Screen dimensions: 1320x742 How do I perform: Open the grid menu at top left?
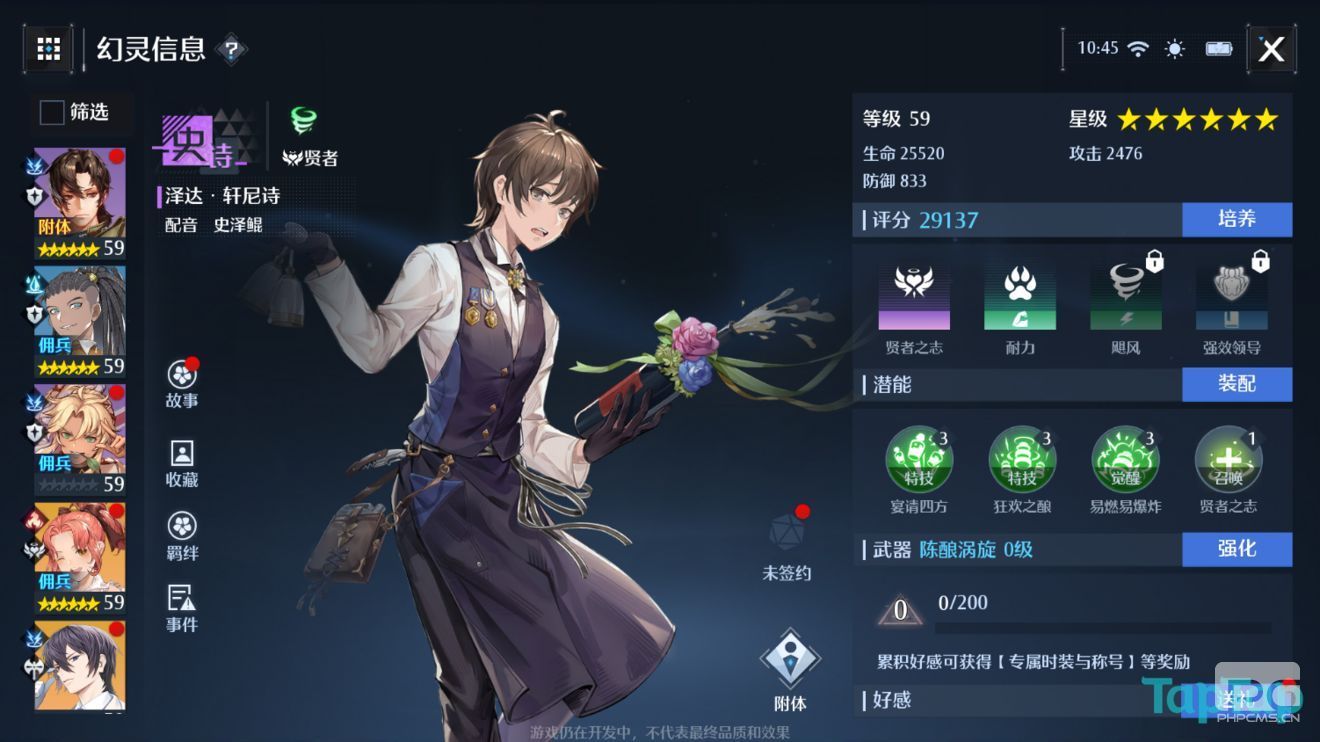[x=47, y=48]
